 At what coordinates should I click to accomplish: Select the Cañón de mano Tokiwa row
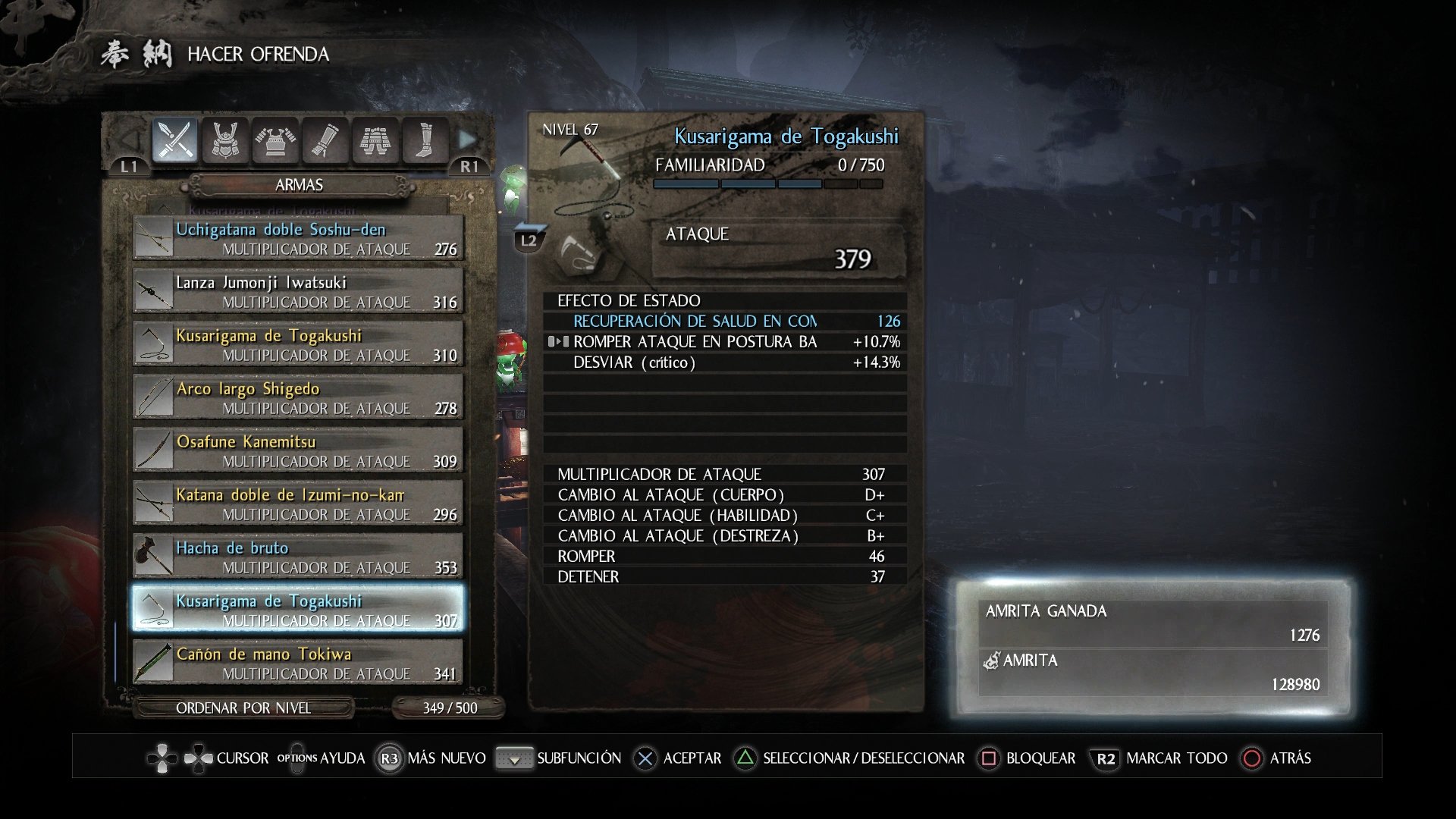298,663
